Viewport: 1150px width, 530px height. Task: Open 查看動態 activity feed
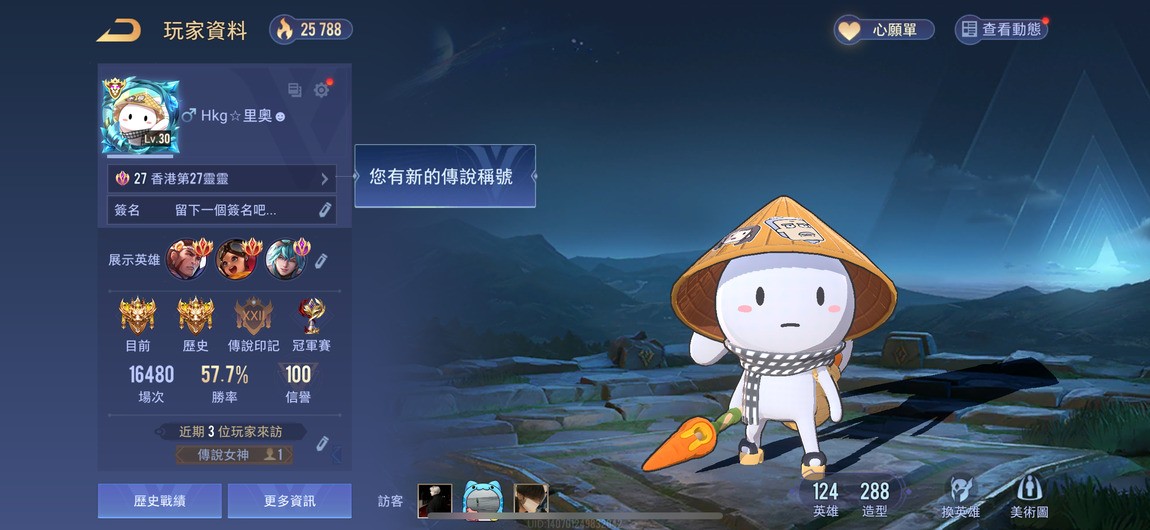click(x=1001, y=30)
